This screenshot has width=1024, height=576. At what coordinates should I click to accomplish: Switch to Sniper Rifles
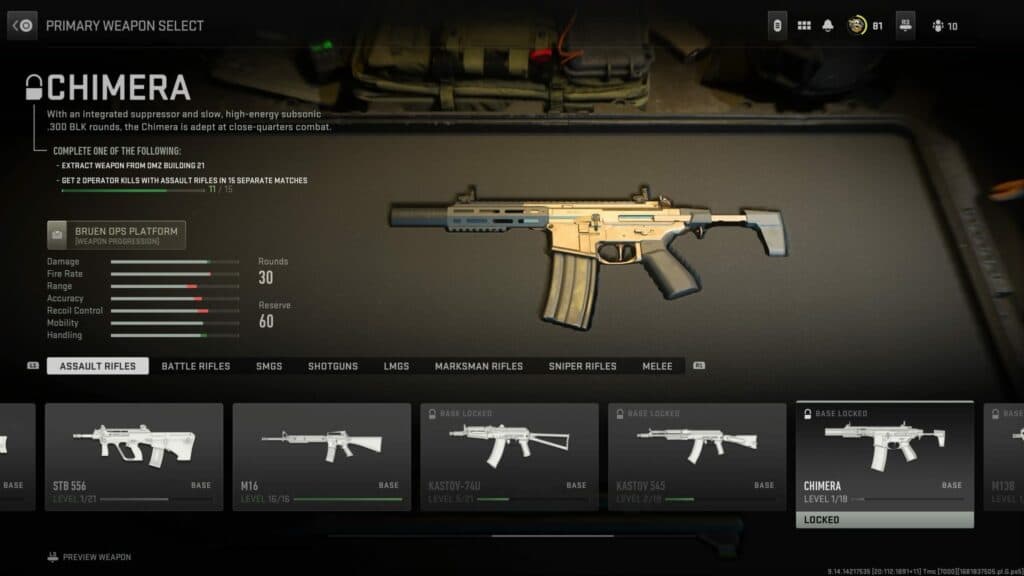click(x=582, y=366)
